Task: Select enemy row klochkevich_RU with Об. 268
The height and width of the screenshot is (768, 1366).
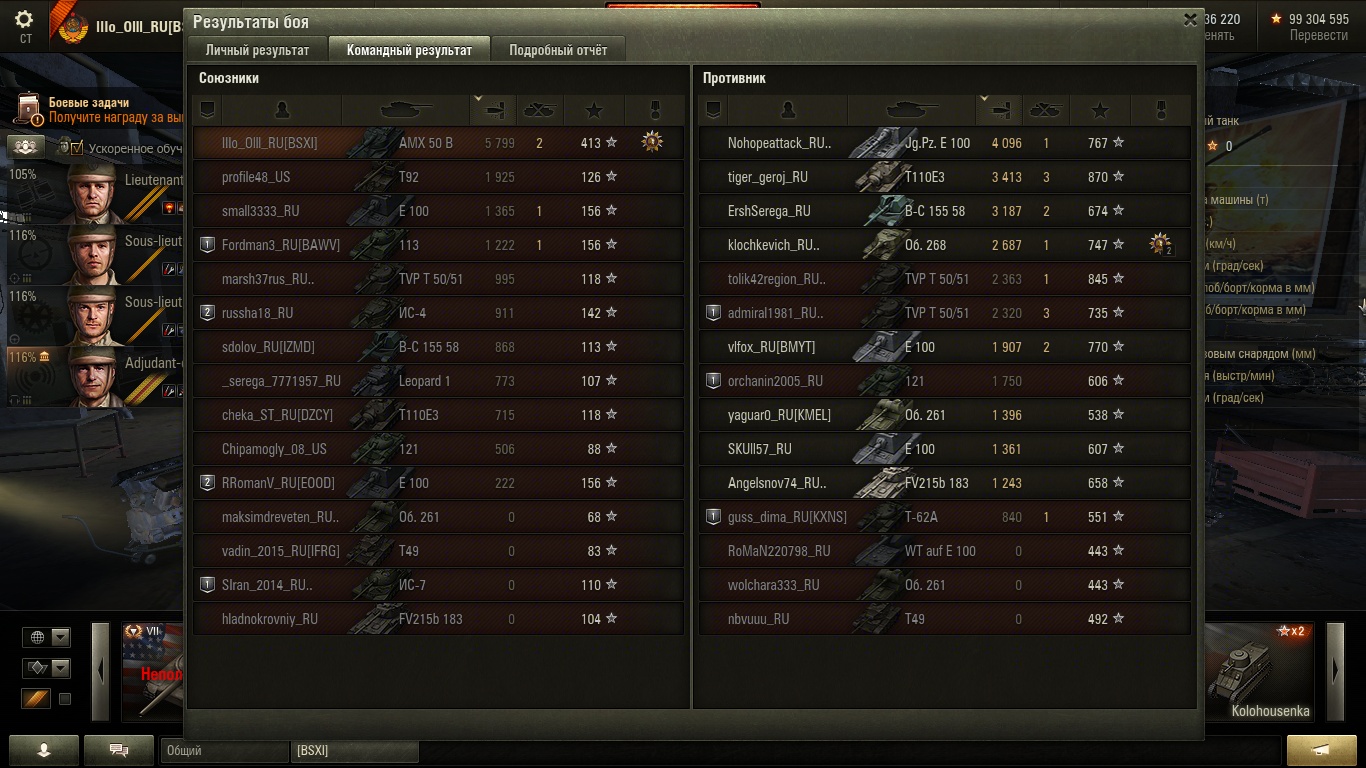Action: [x=944, y=245]
